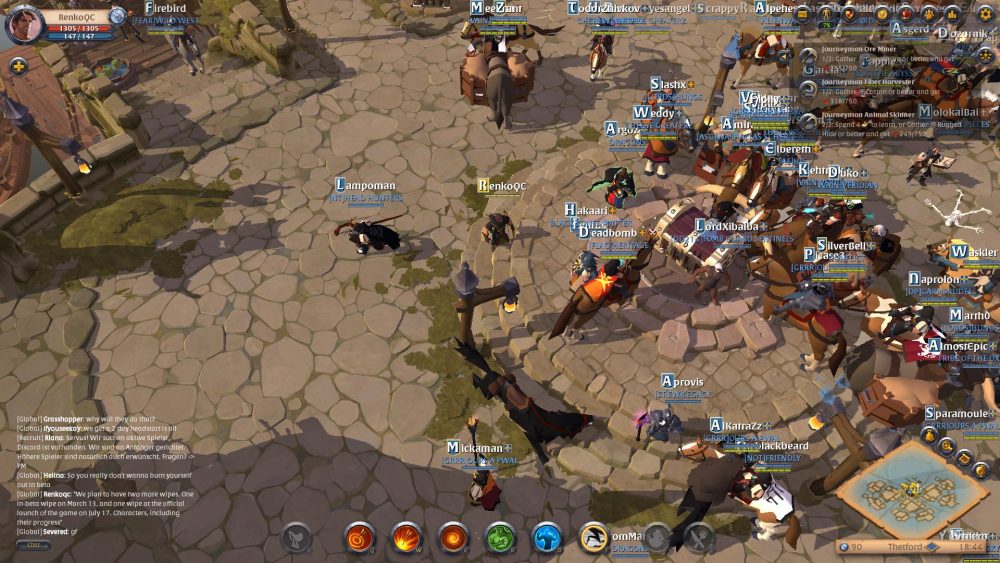Click the yellow plus button under the portrait
1000x563 pixels.
coord(18,66)
